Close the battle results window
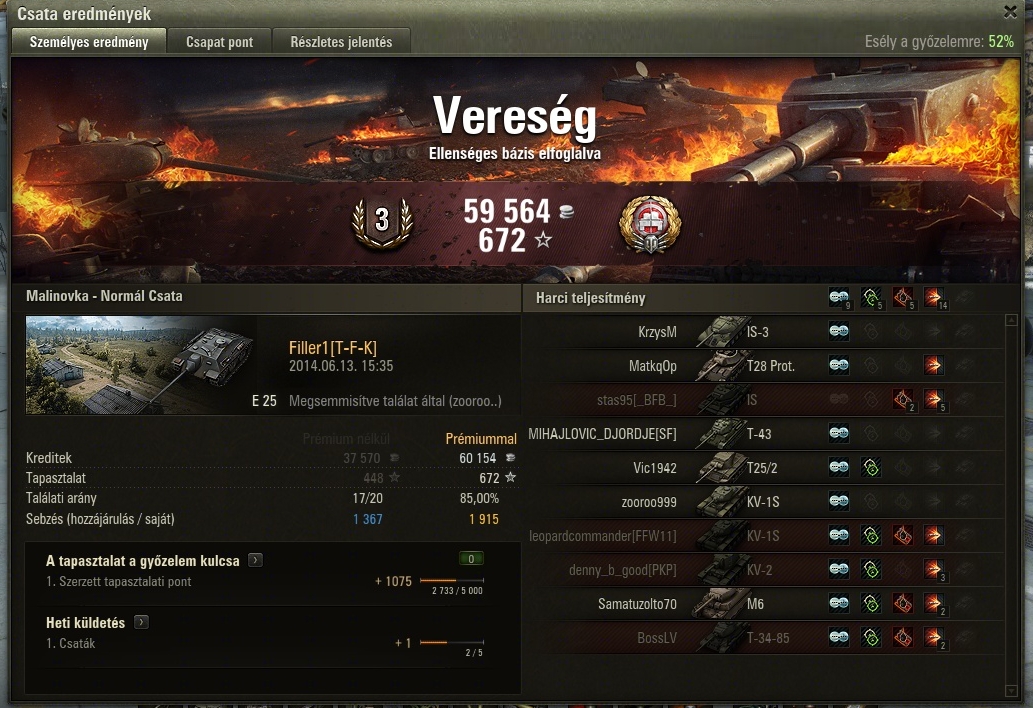The image size is (1033, 708). (1010, 12)
